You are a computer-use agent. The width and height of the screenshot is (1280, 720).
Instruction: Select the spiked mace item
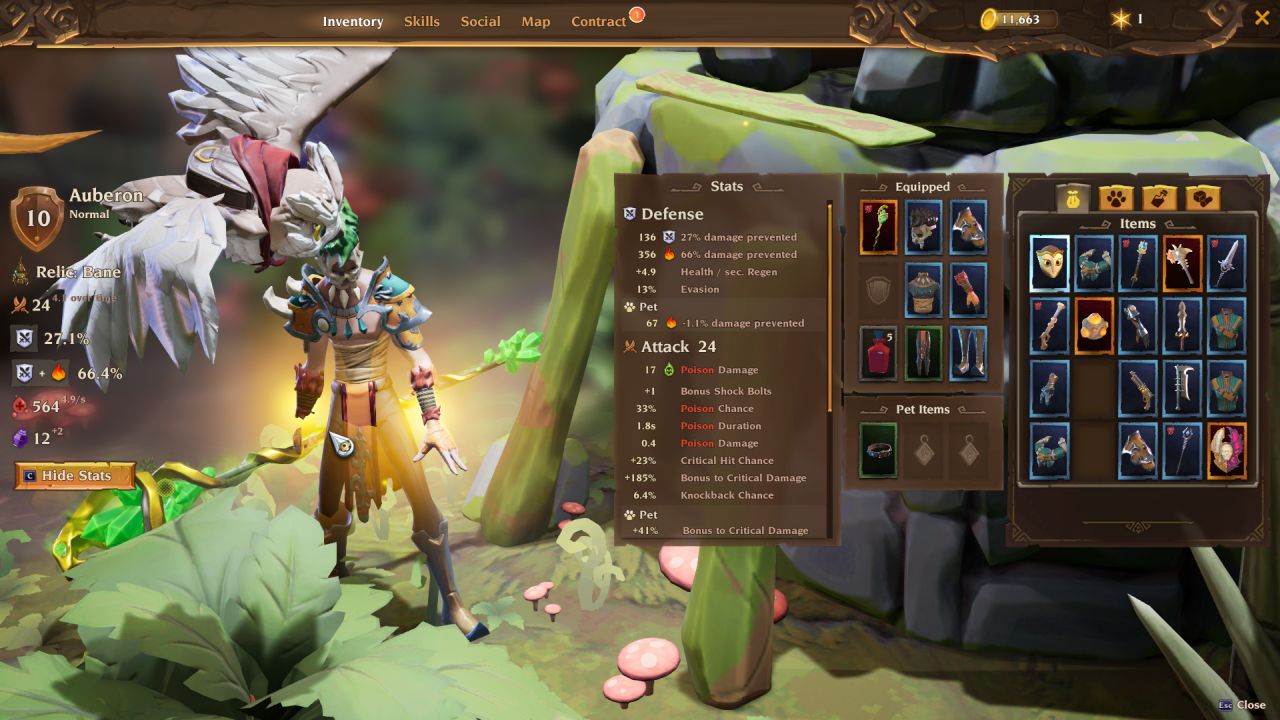tap(1182, 263)
